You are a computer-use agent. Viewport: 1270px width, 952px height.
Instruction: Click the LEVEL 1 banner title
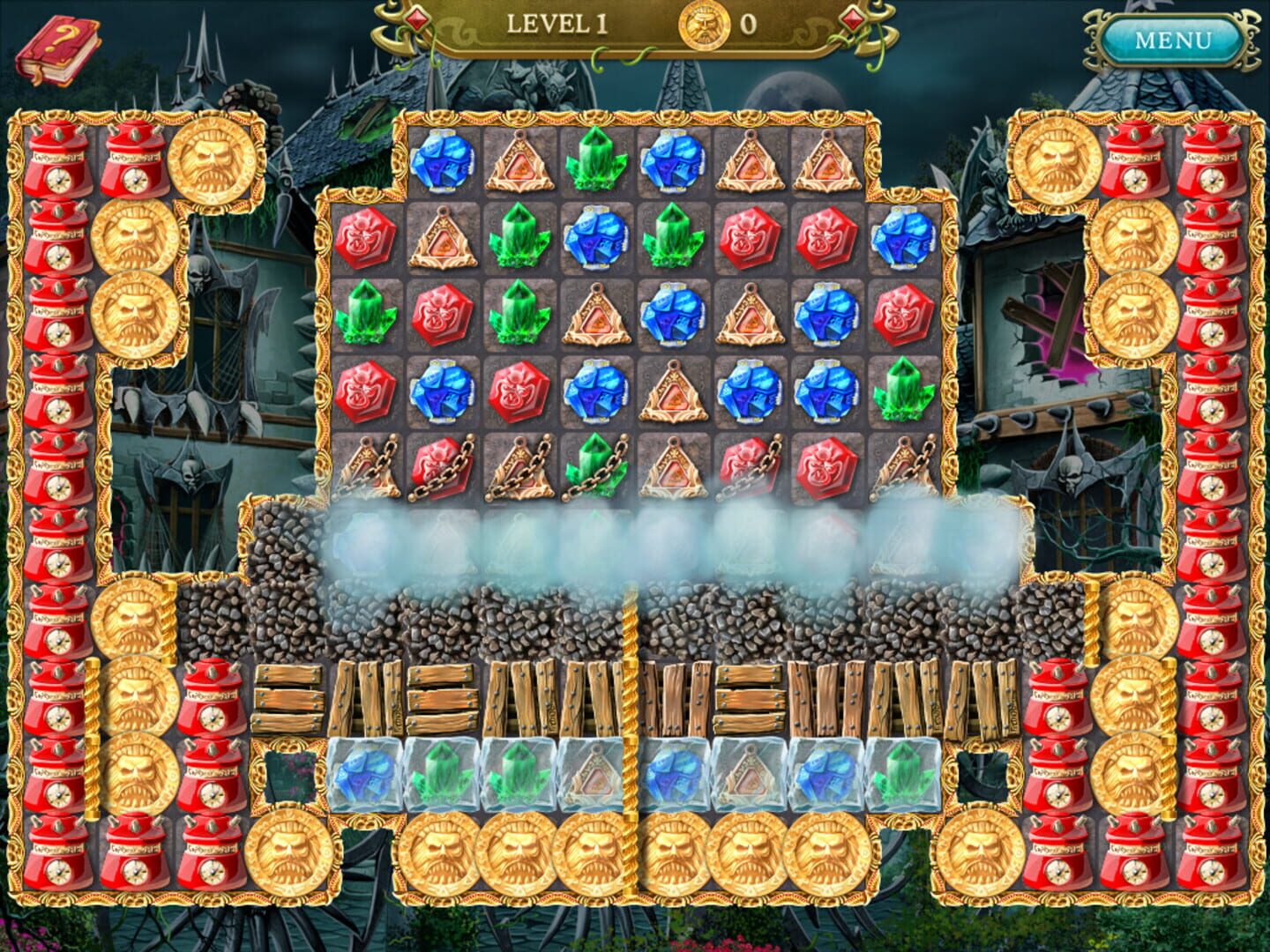[556, 25]
